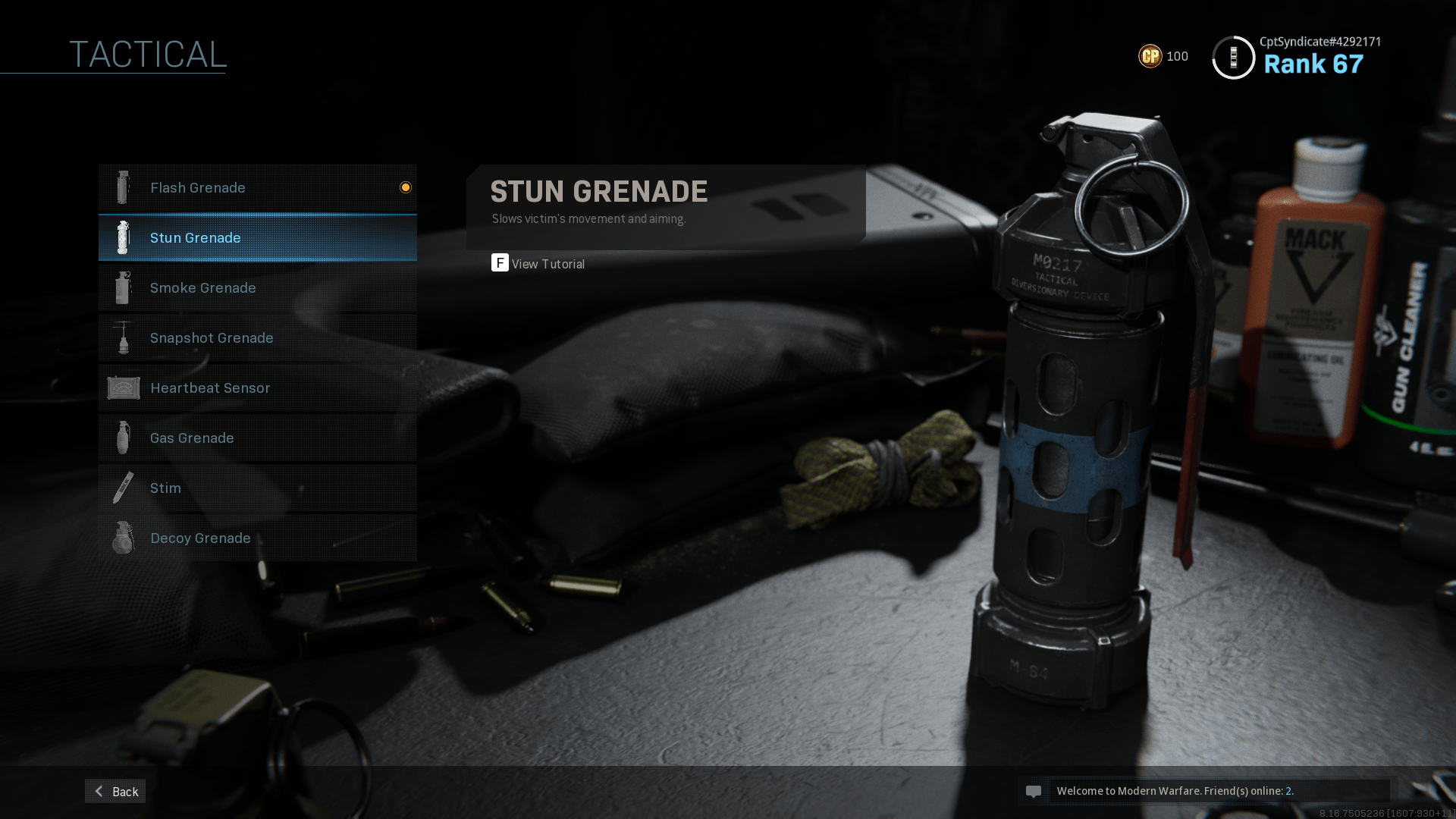Select the Stim tactical item

[257, 488]
